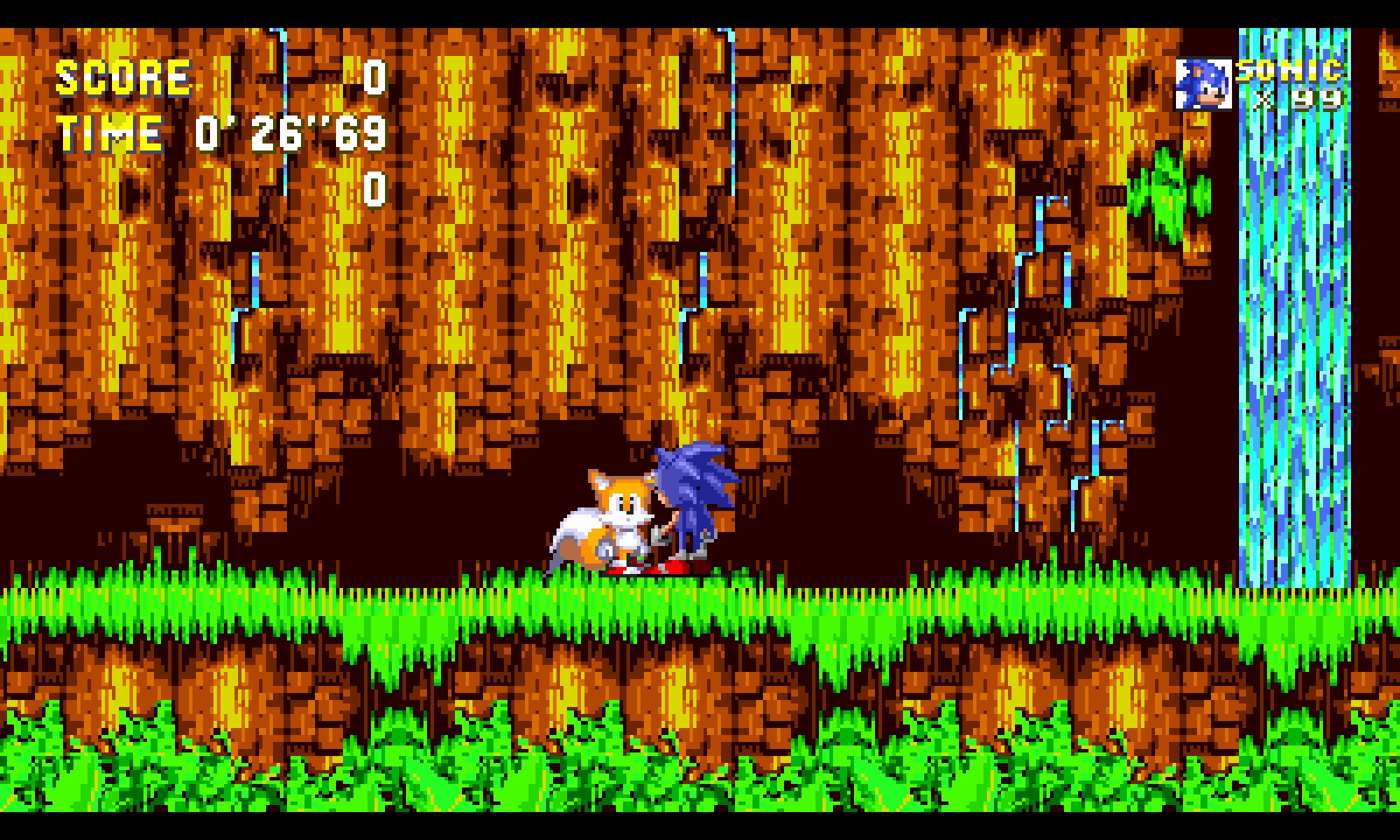Click the Sonic life counter portrait icon

tap(1204, 84)
